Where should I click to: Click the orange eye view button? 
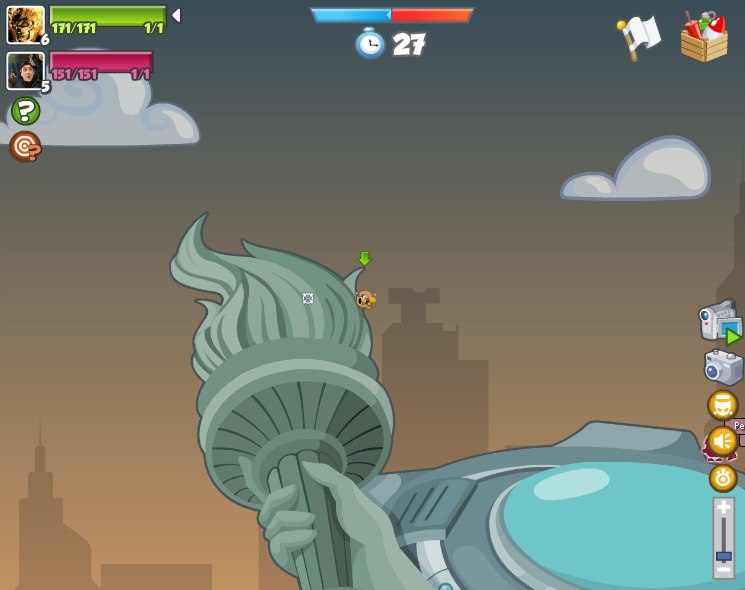click(x=723, y=478)
